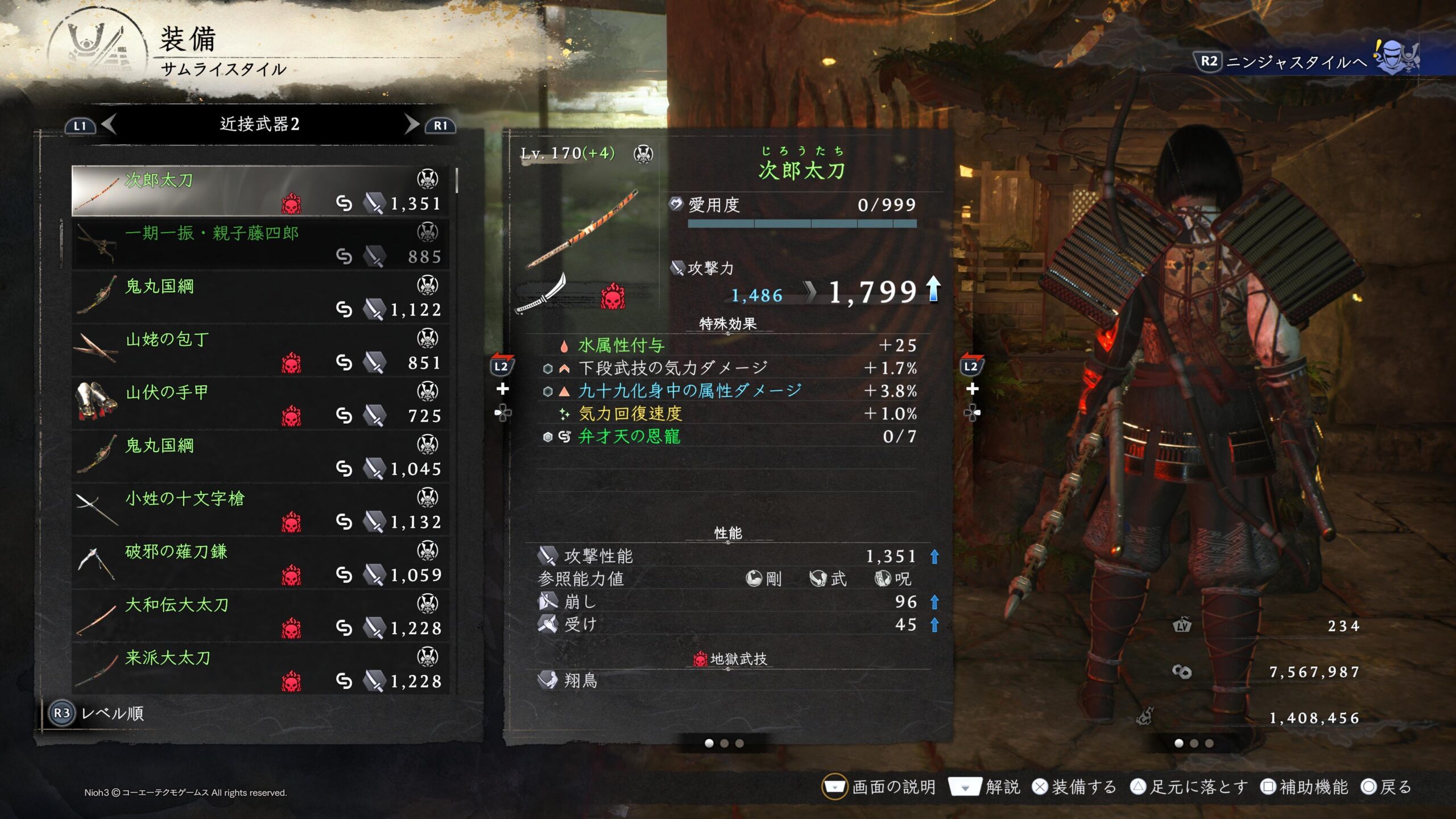Choose the 破邪の薙刀鎌 weapon
The image size is (1456, 819).
tap(260, 562)
